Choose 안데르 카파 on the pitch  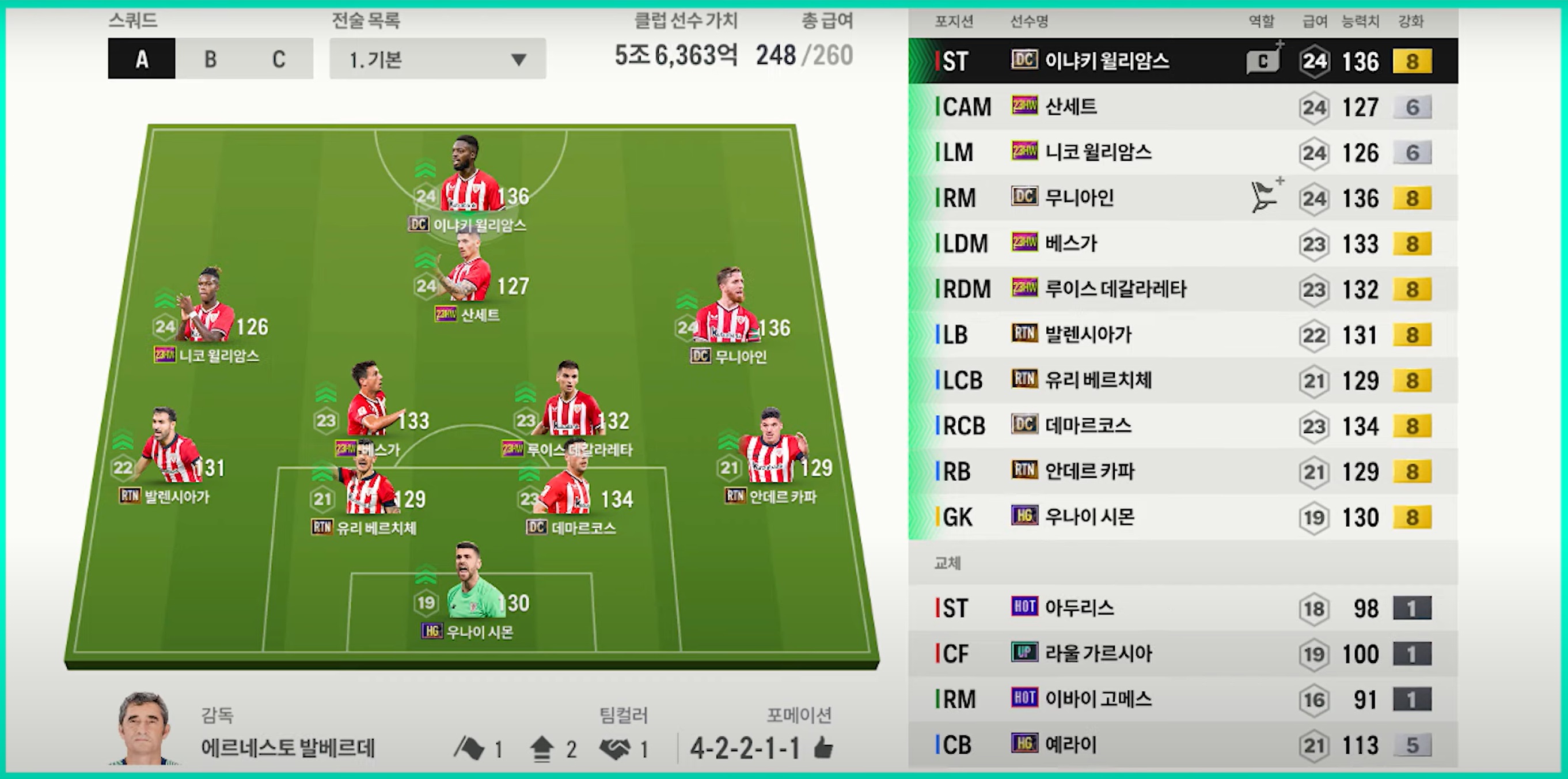tap(770, 451)
